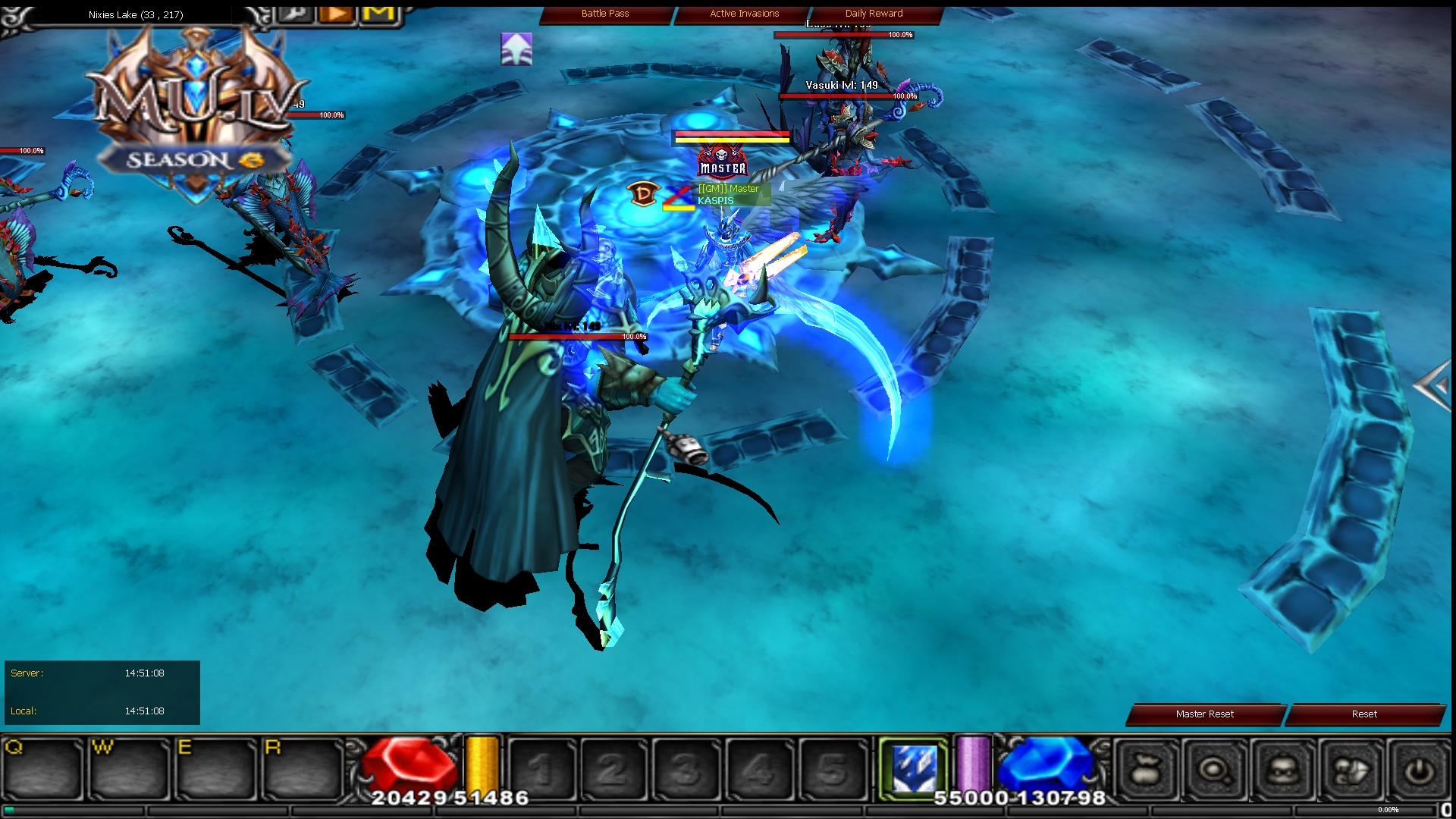Click the purple arrow buff icon
Image resolution: width=1456 pixels, height=819 pixels.
(x=516, y=49)
